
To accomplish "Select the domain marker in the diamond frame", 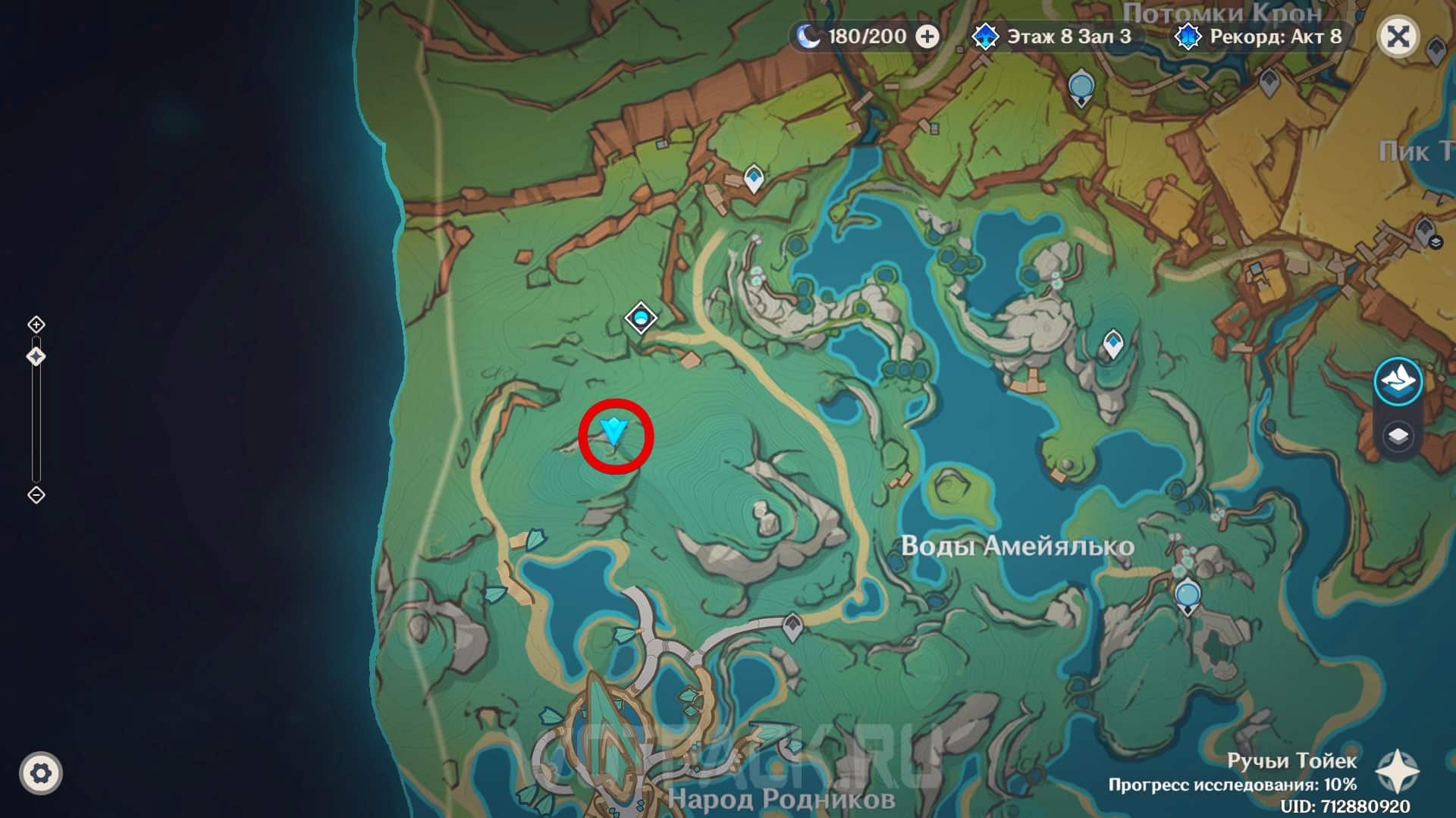I will pyautogui.click(x=641, y=318).
